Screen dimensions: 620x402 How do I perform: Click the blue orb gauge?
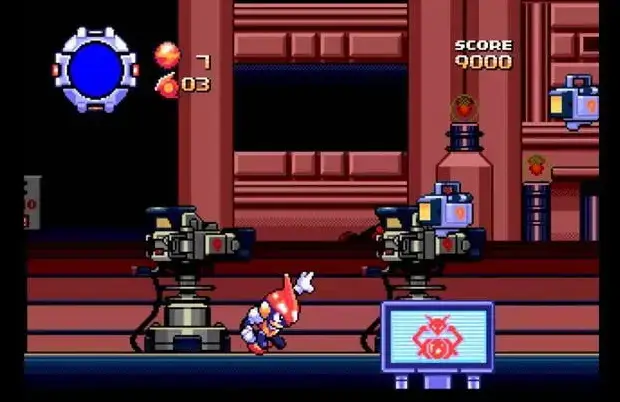coord(96,69)
